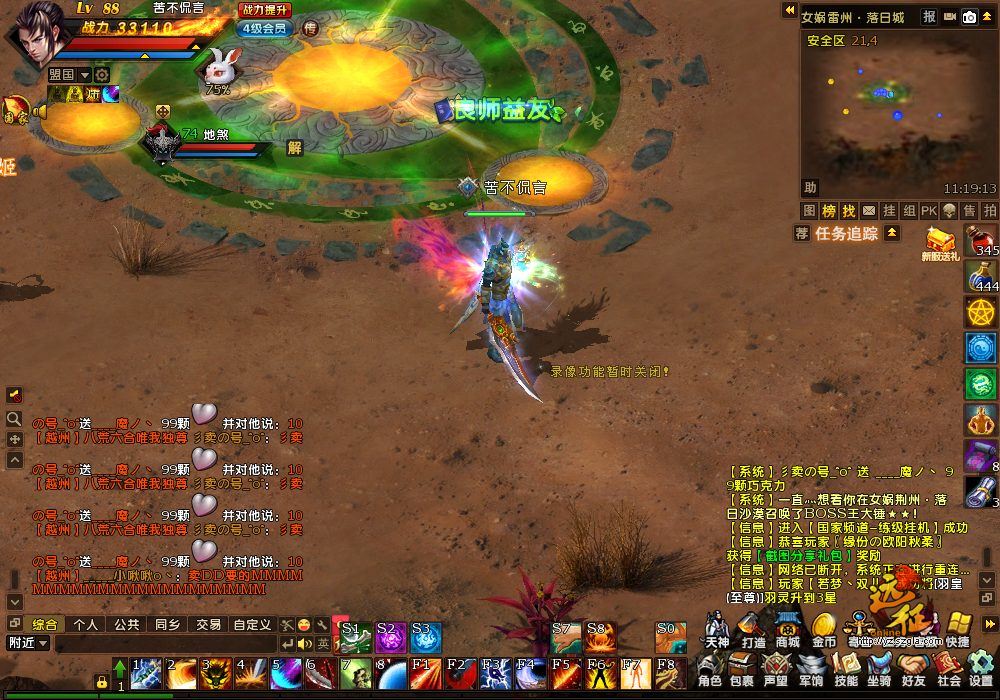Take a screenshot with the camera button
The image size is (1000, 700).
click(x=969, y=16)
